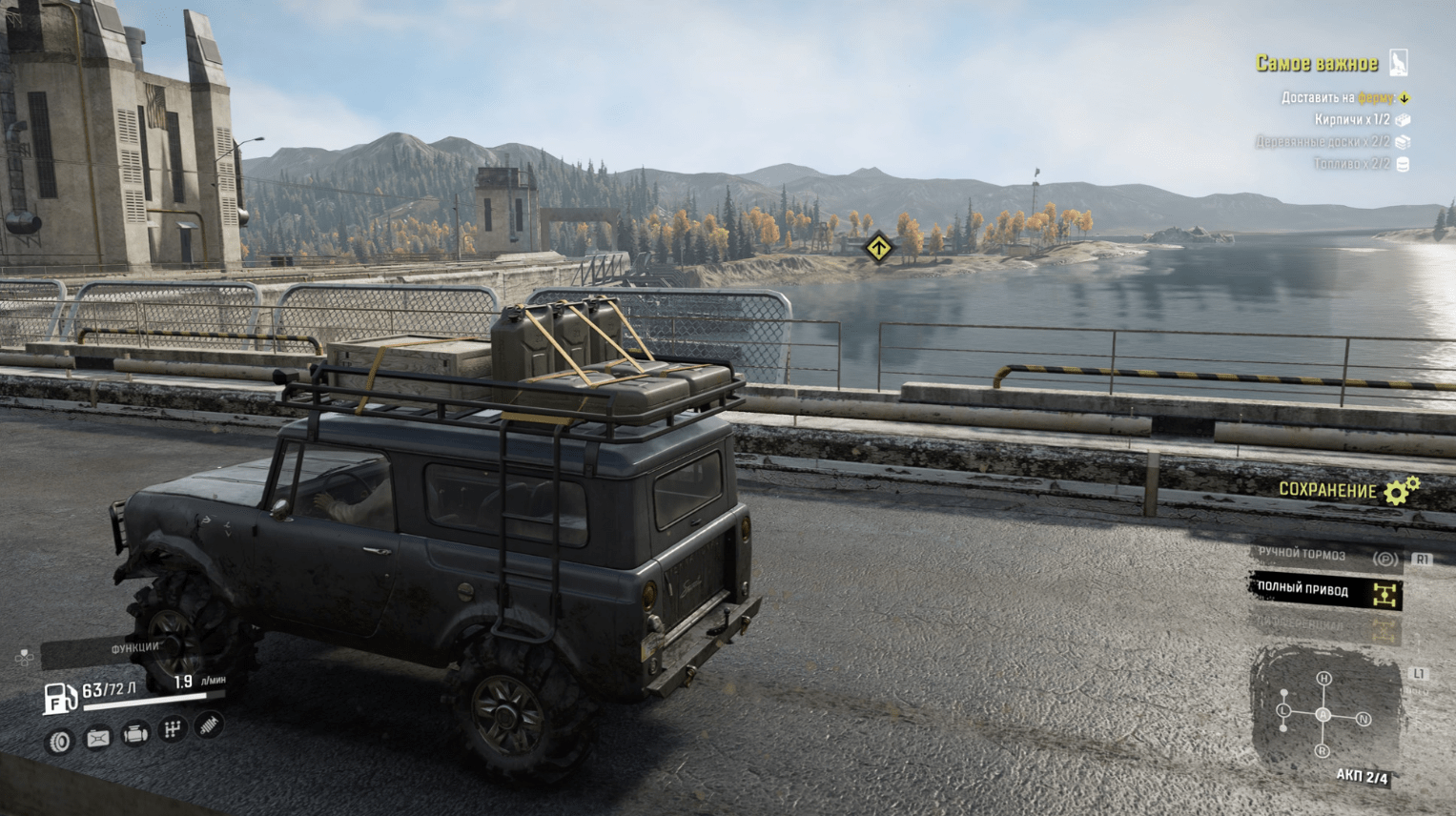Viewport: 1456px width, 816px height.
Task: Select the wolf mission card icon
Action: 1399,63
